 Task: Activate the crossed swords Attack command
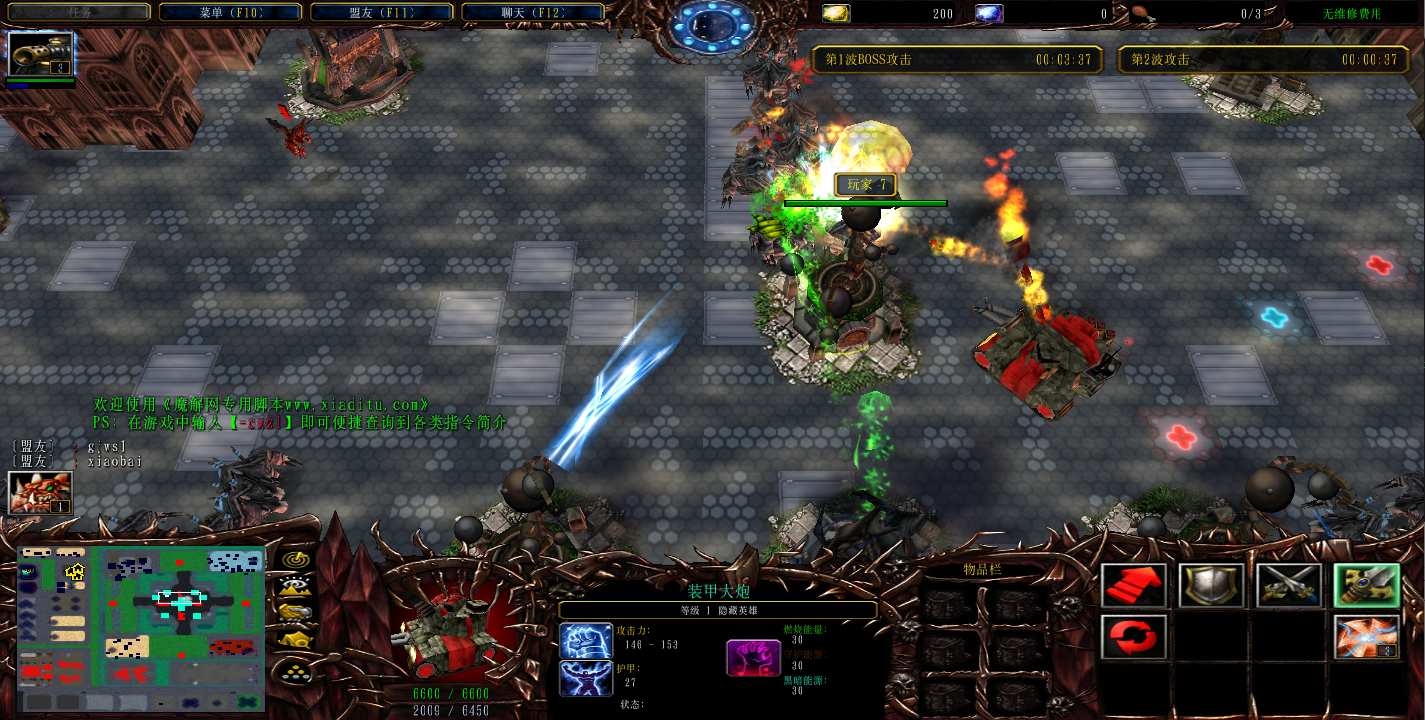click(x=1288, y=586)
